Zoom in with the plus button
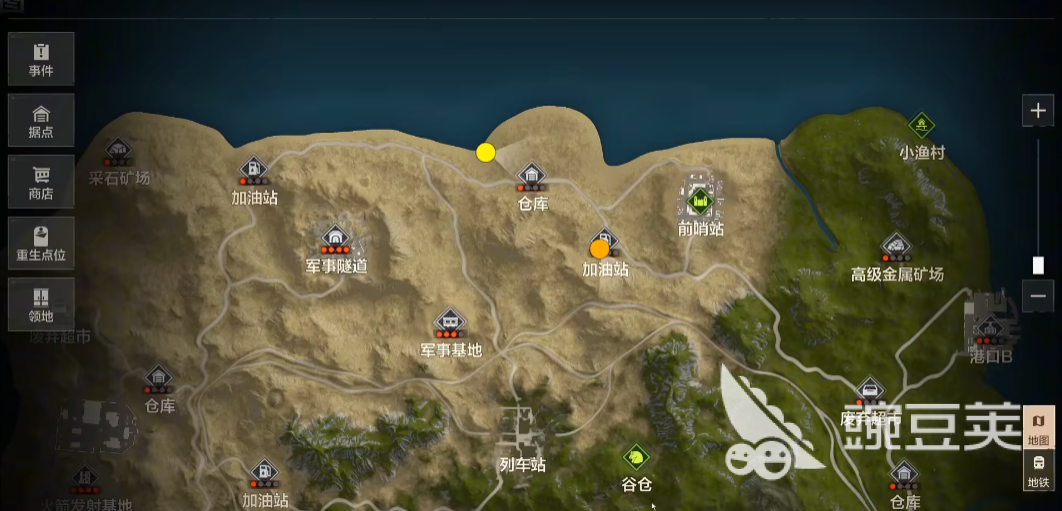The height and width of the screenshot is (511, 1062). 1038,110
